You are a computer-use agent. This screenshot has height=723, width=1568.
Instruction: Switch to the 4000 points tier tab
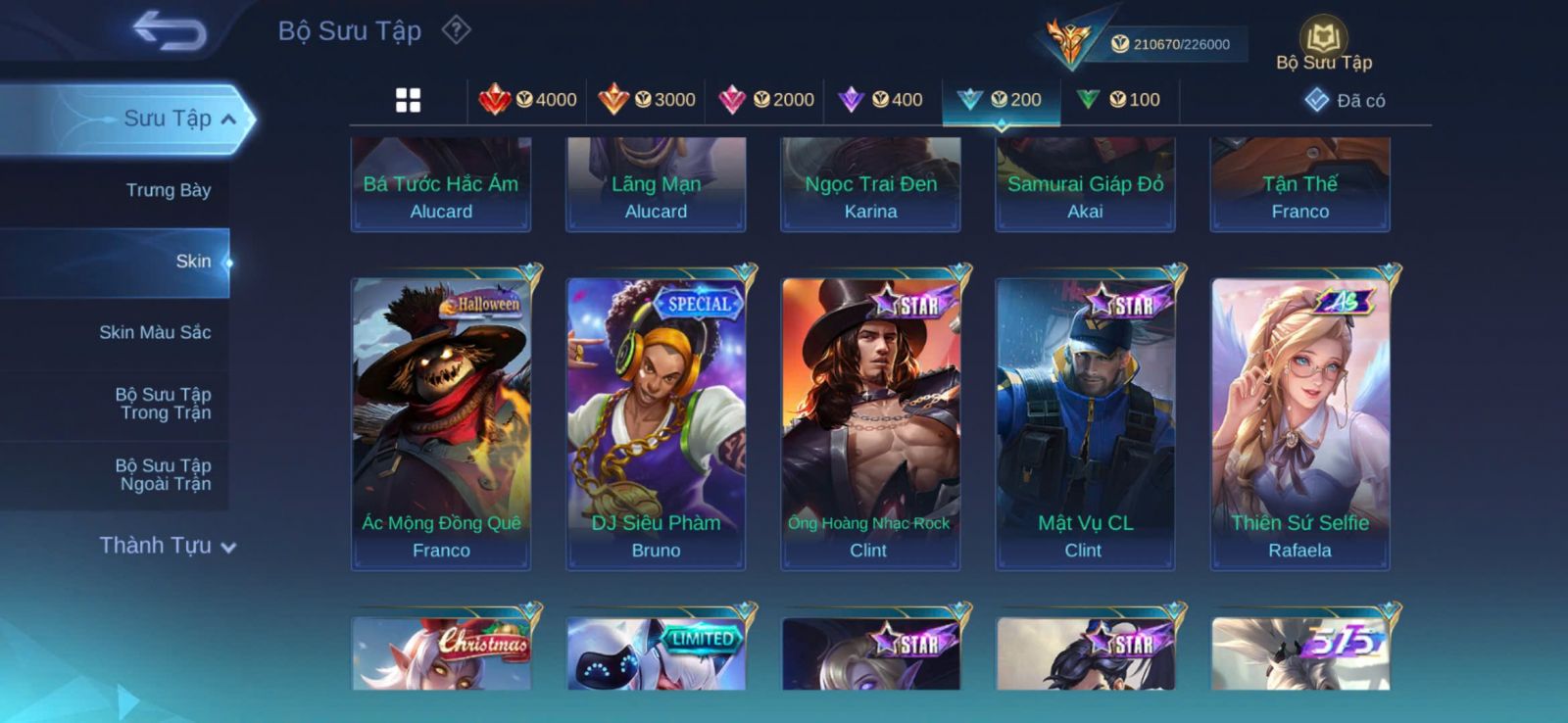click(528, 100)
